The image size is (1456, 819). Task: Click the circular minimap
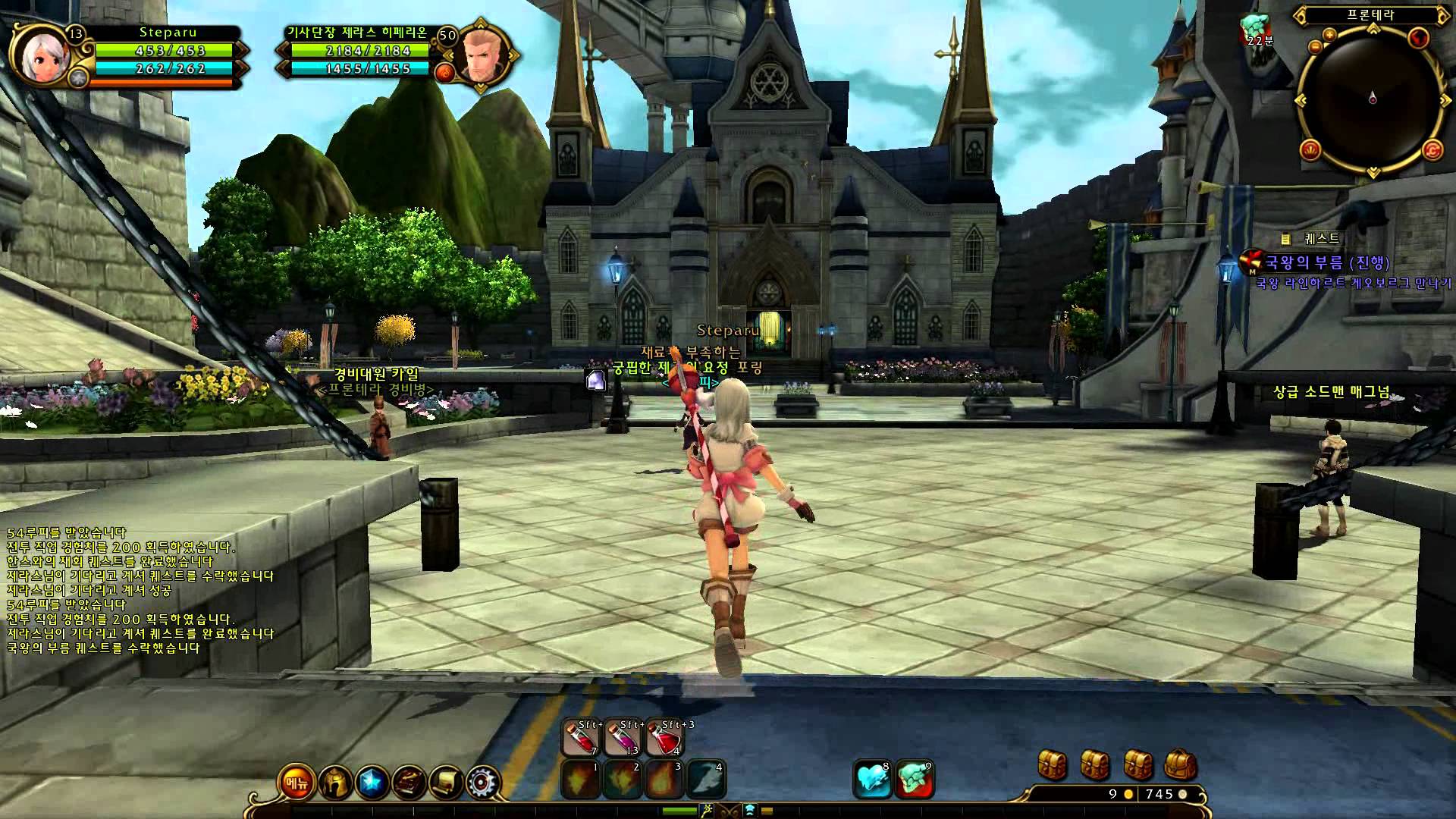pyautogui.click(x=1372, y=99)
